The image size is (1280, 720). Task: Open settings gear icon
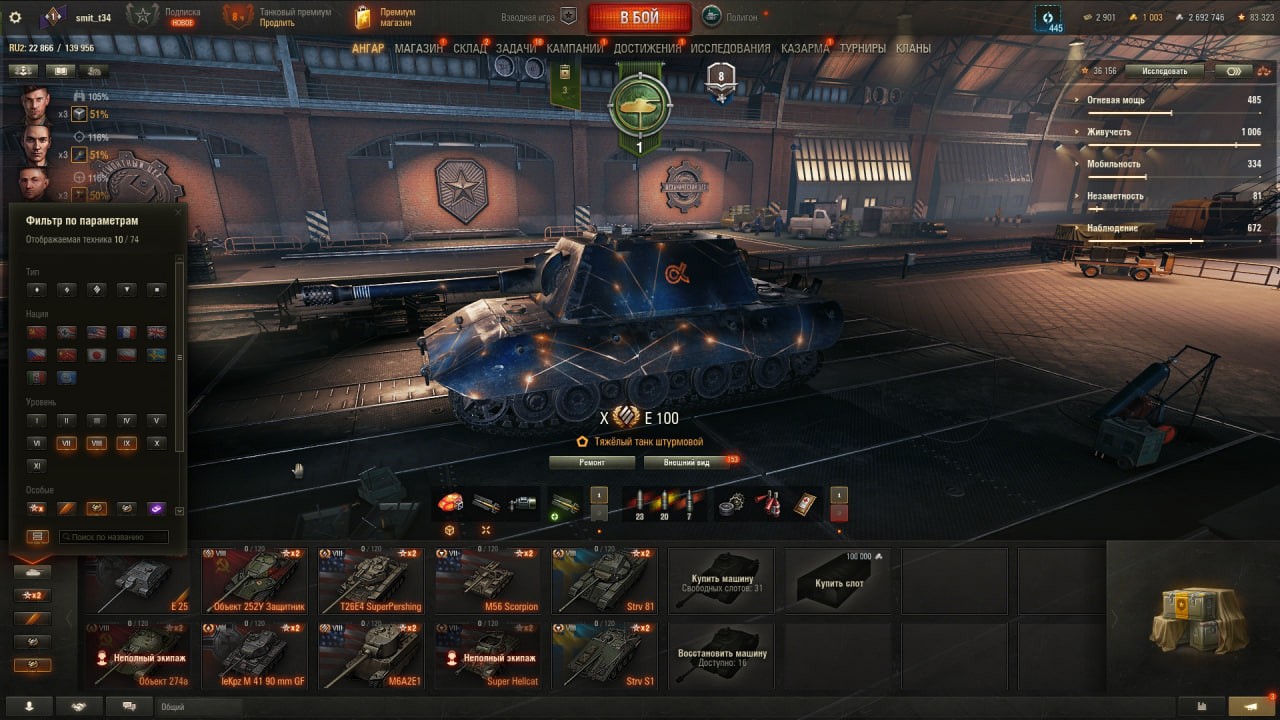pos(15,17)
